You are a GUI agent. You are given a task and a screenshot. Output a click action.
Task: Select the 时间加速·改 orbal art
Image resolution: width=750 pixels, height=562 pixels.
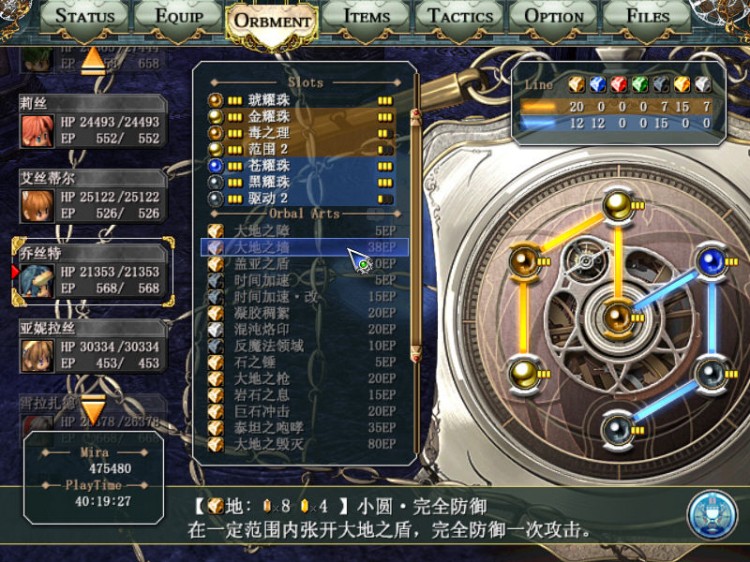click(300, 297)
